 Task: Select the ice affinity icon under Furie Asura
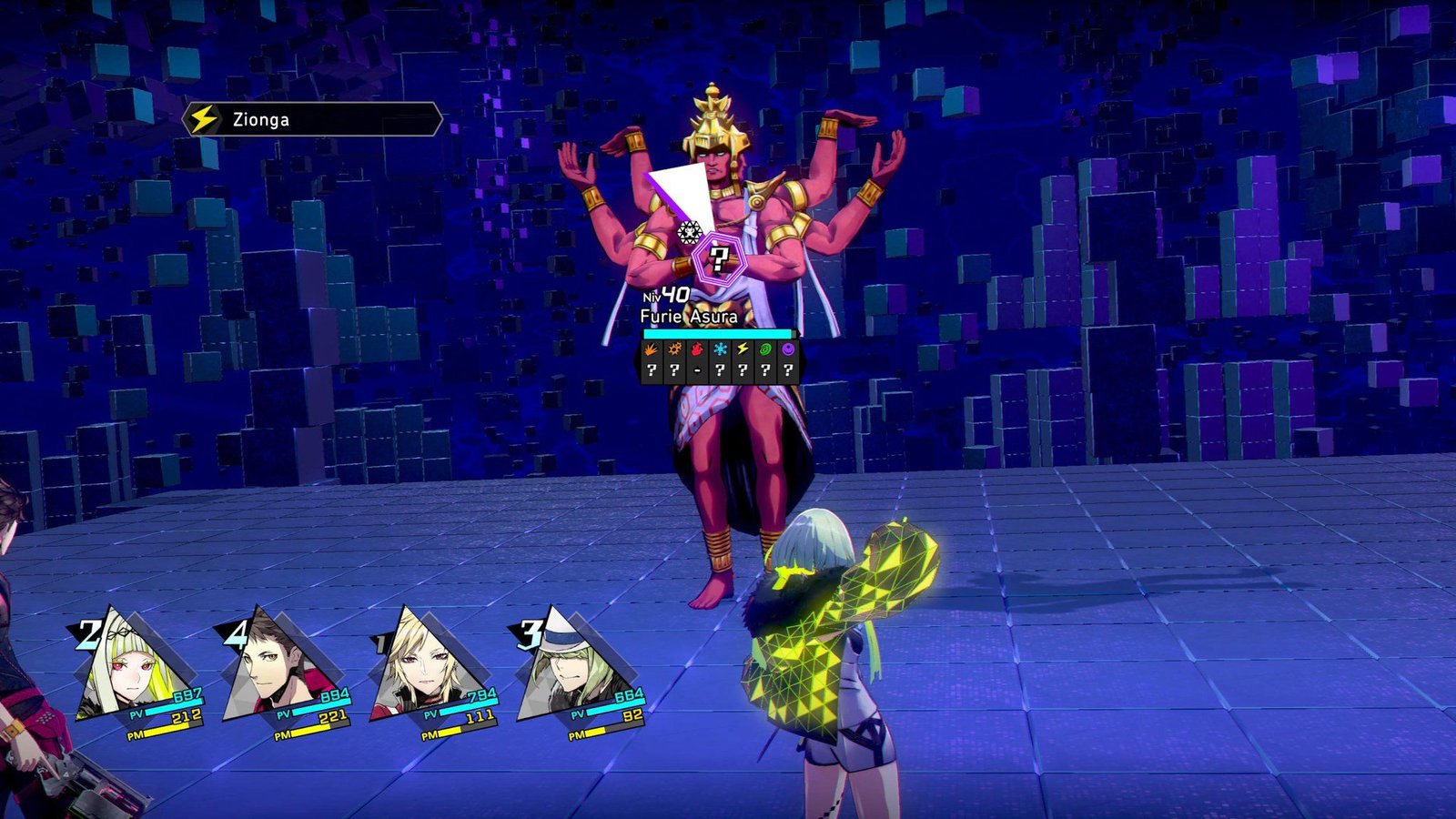pyautogui.click(x=720, y=349)
